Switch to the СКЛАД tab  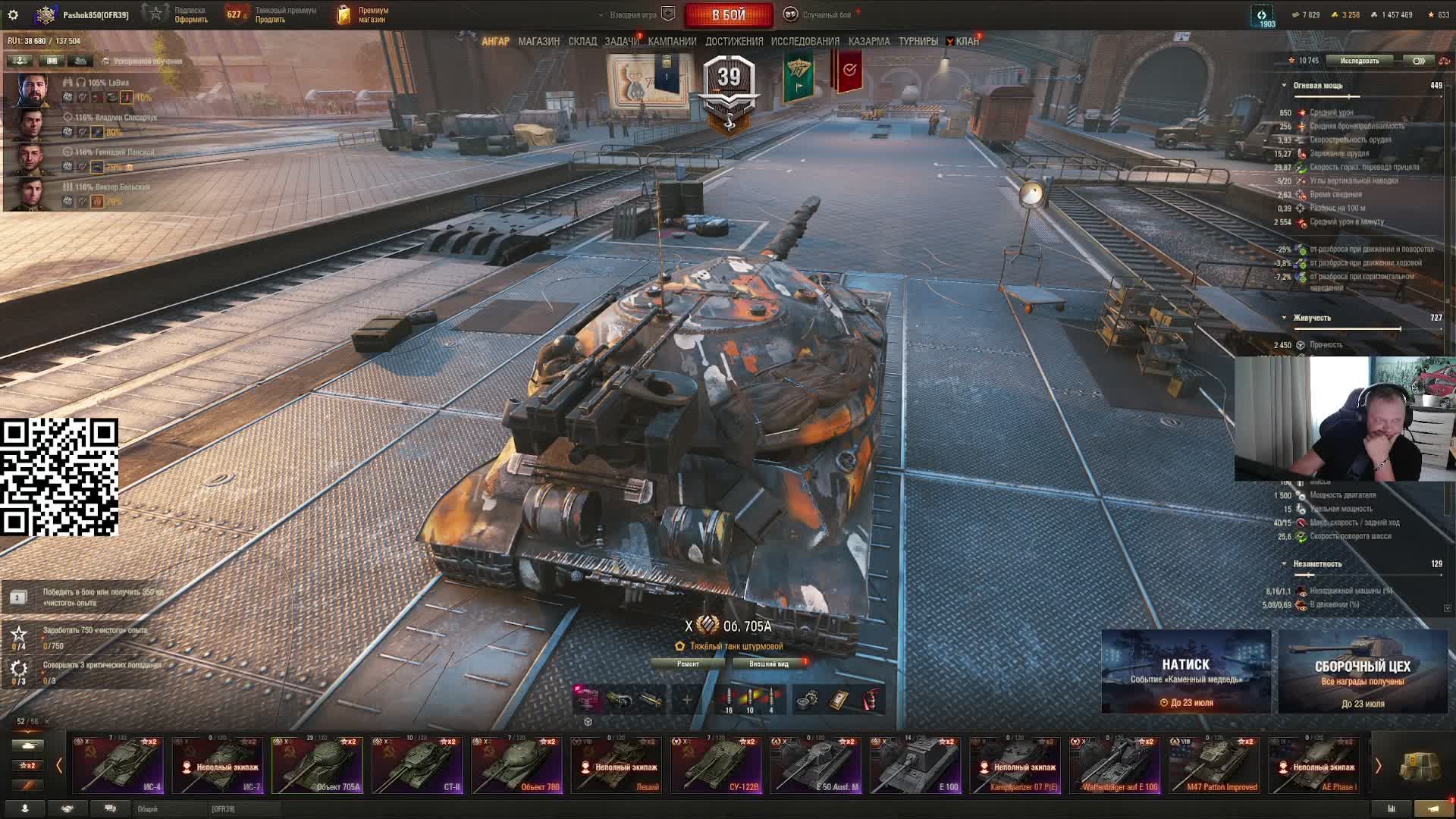tap(582, 42)
